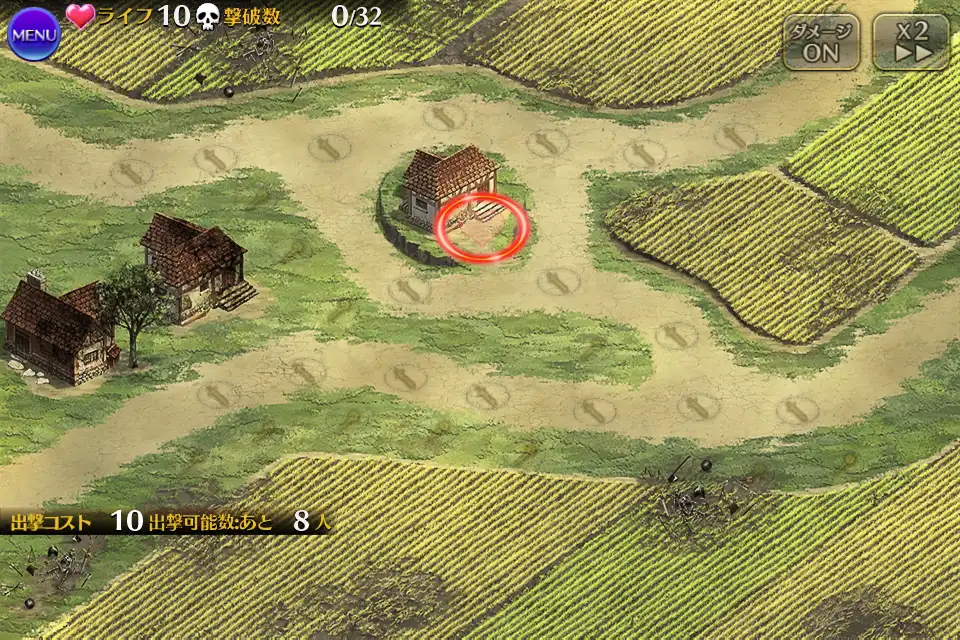Screen dimensions: 960x640
Task: Open the blue MENU button
Action: pyautogui.click(x=34, y=34)
